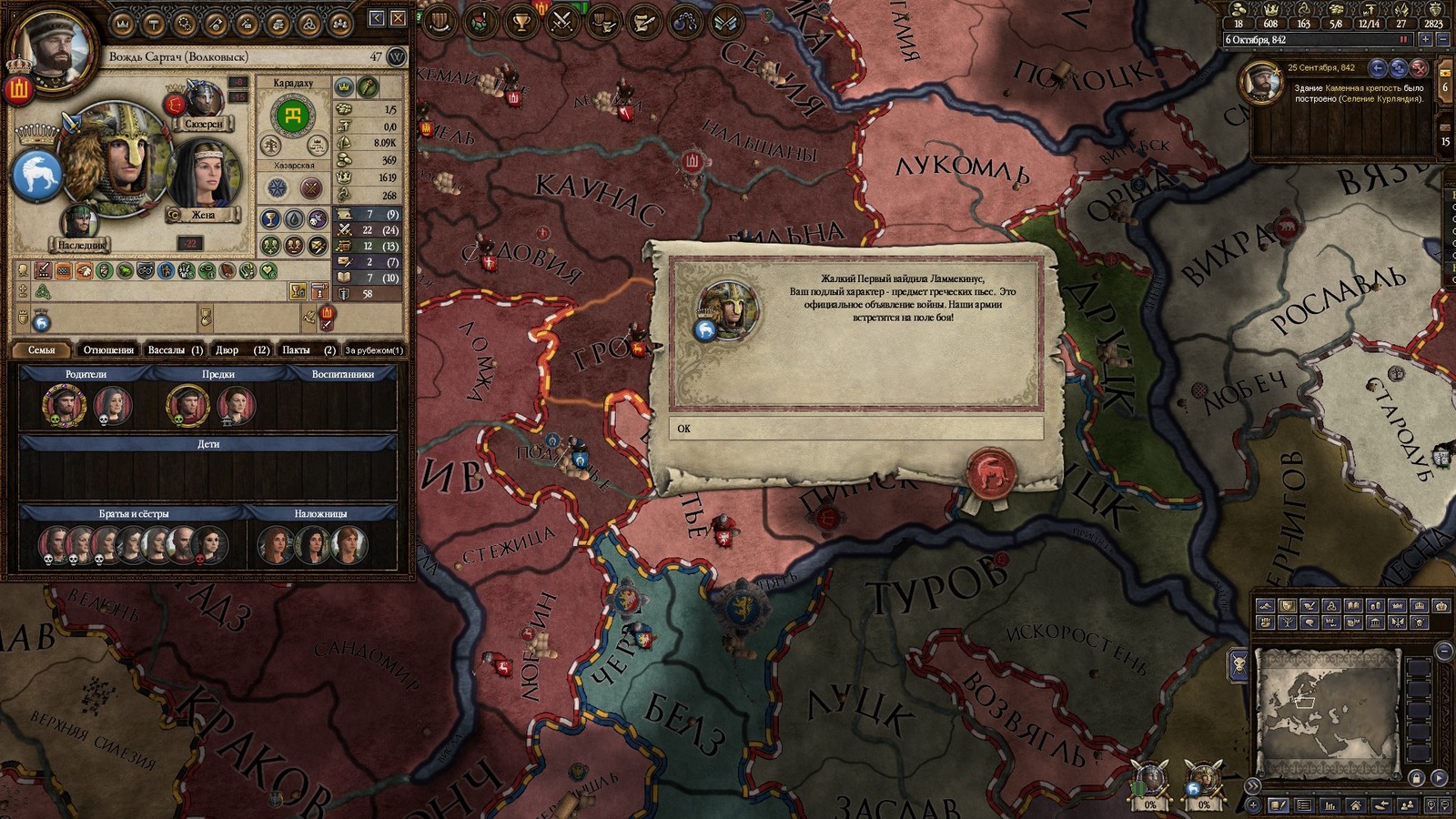Decrease game speed with the minus button
Viewport: 1456px width, 819px height.
point(1442,40)
